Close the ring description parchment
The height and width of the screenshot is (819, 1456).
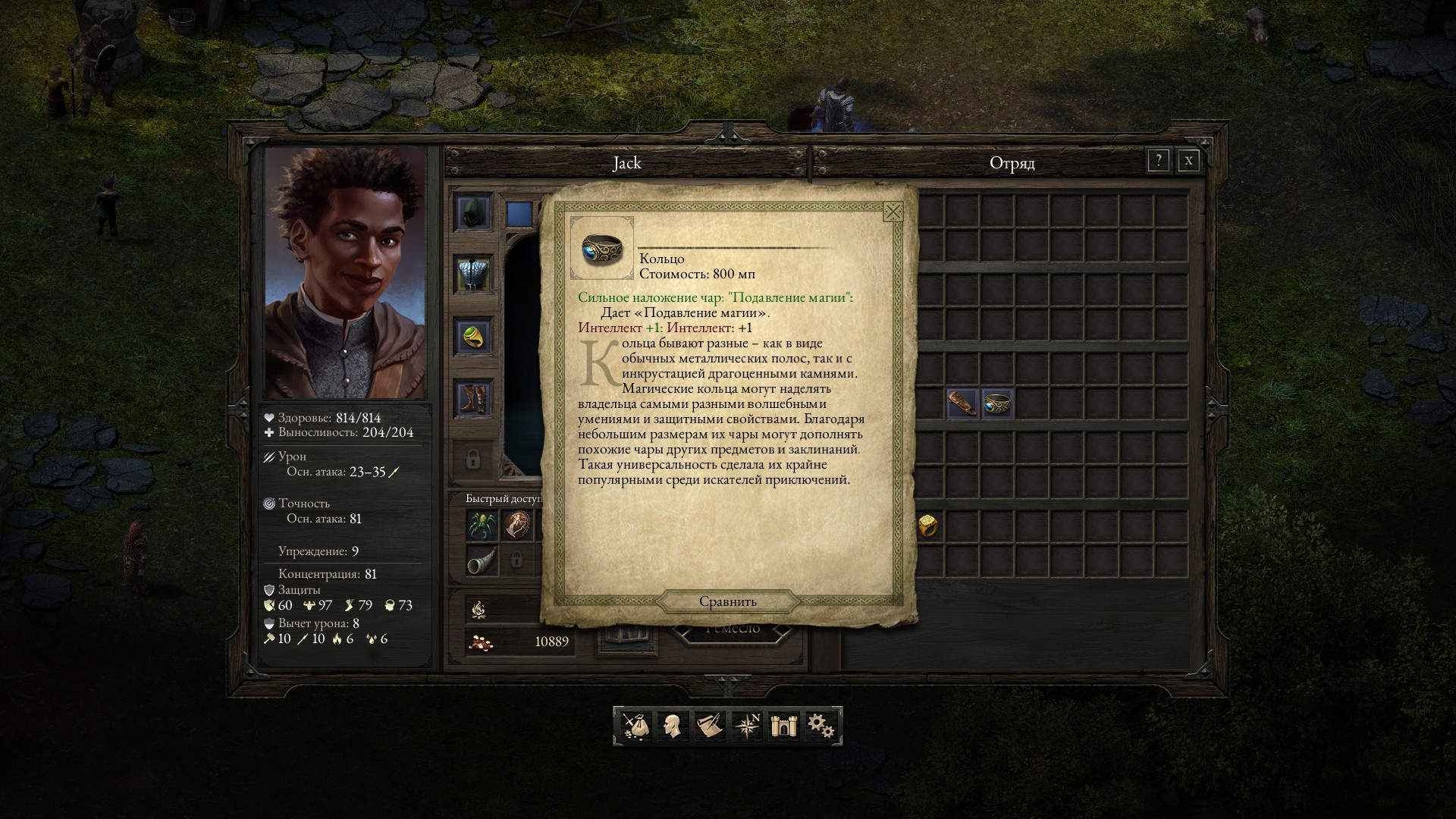[893, 212]
